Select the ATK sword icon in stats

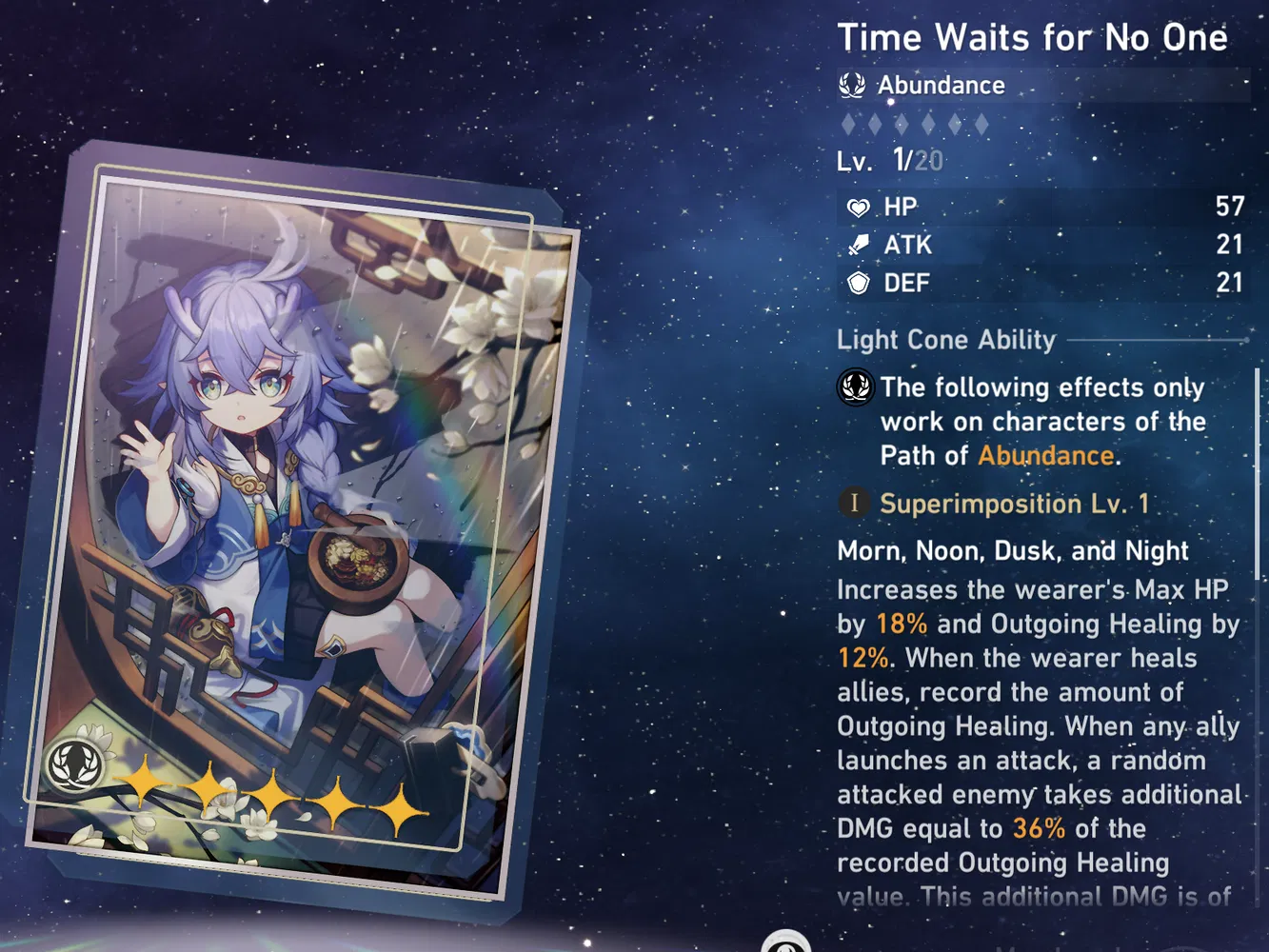pyautogui.click(x=858, y=245)
